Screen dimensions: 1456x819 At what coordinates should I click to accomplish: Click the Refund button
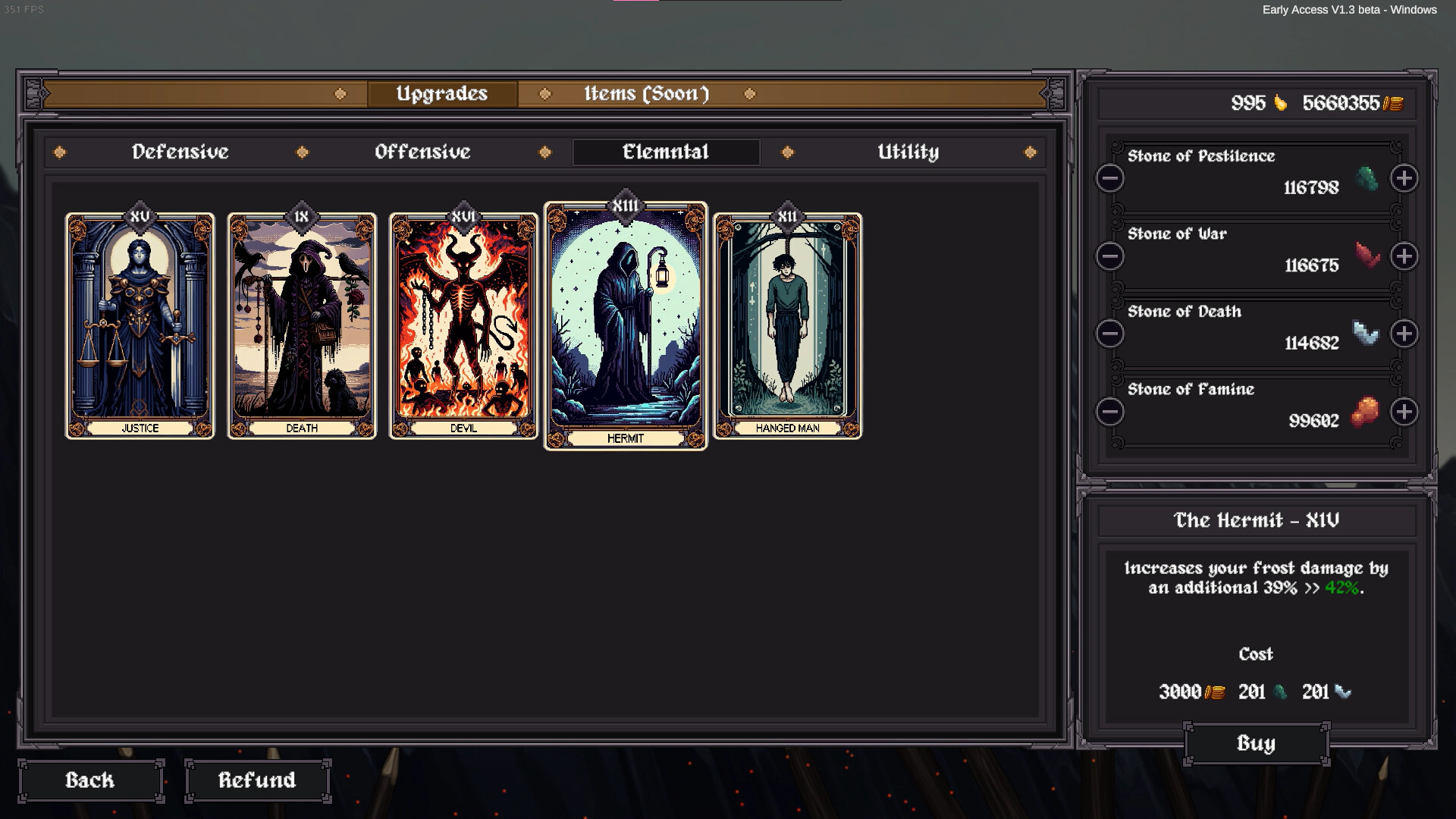[x=257, y=780]
